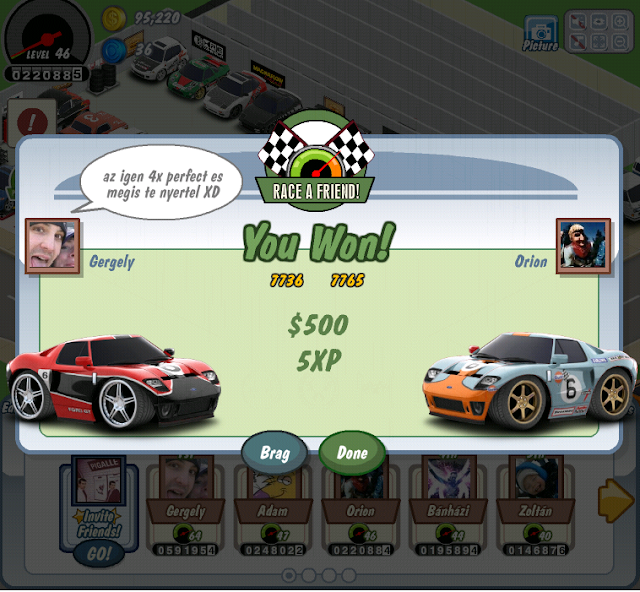Screen dimensions: 640x592
Task: Open the Picture camera button
Action: pyautogui.click(x=541, y=30)
